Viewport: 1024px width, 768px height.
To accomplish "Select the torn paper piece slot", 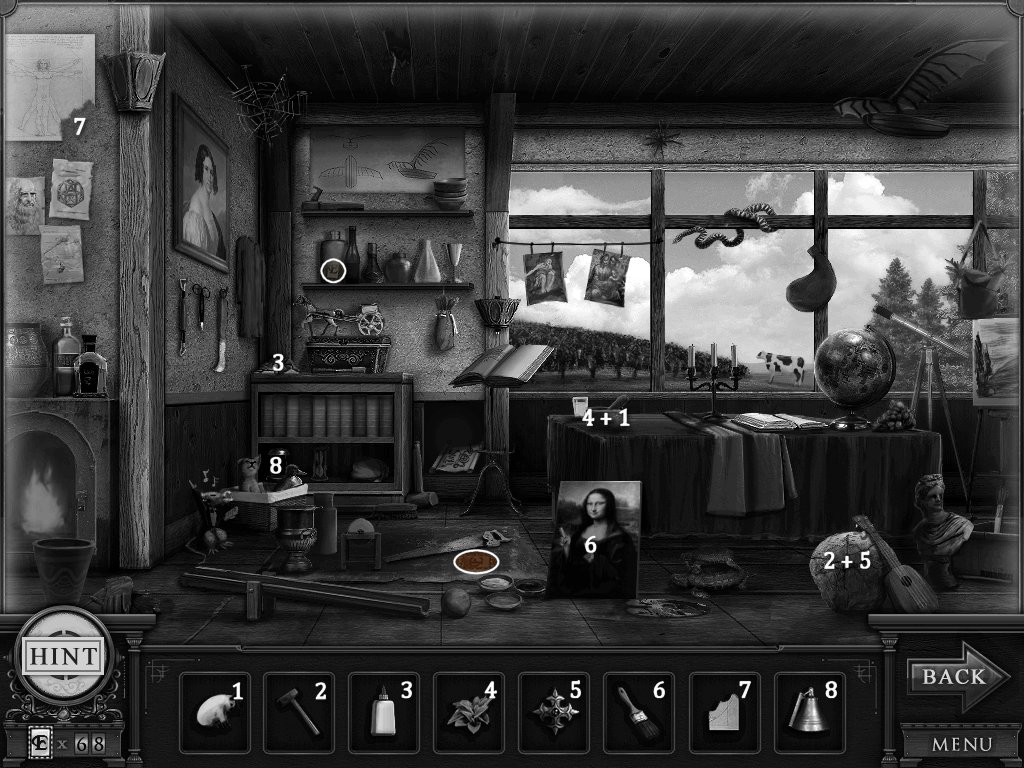I will [723, 712].
